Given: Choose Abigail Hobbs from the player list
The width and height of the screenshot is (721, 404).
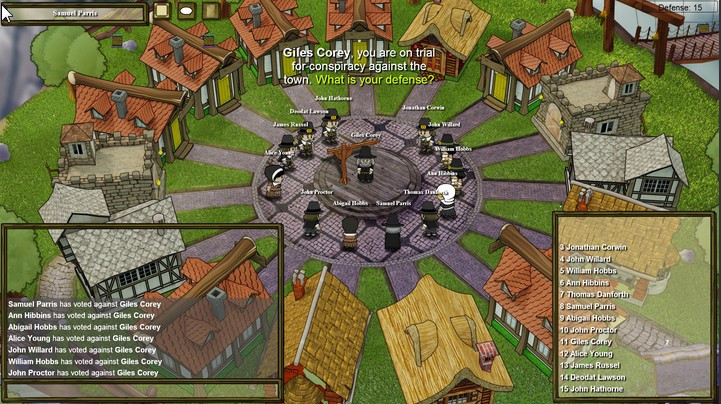Looking at the screenshot, I should pyautogui.click(x=592, y=318).
